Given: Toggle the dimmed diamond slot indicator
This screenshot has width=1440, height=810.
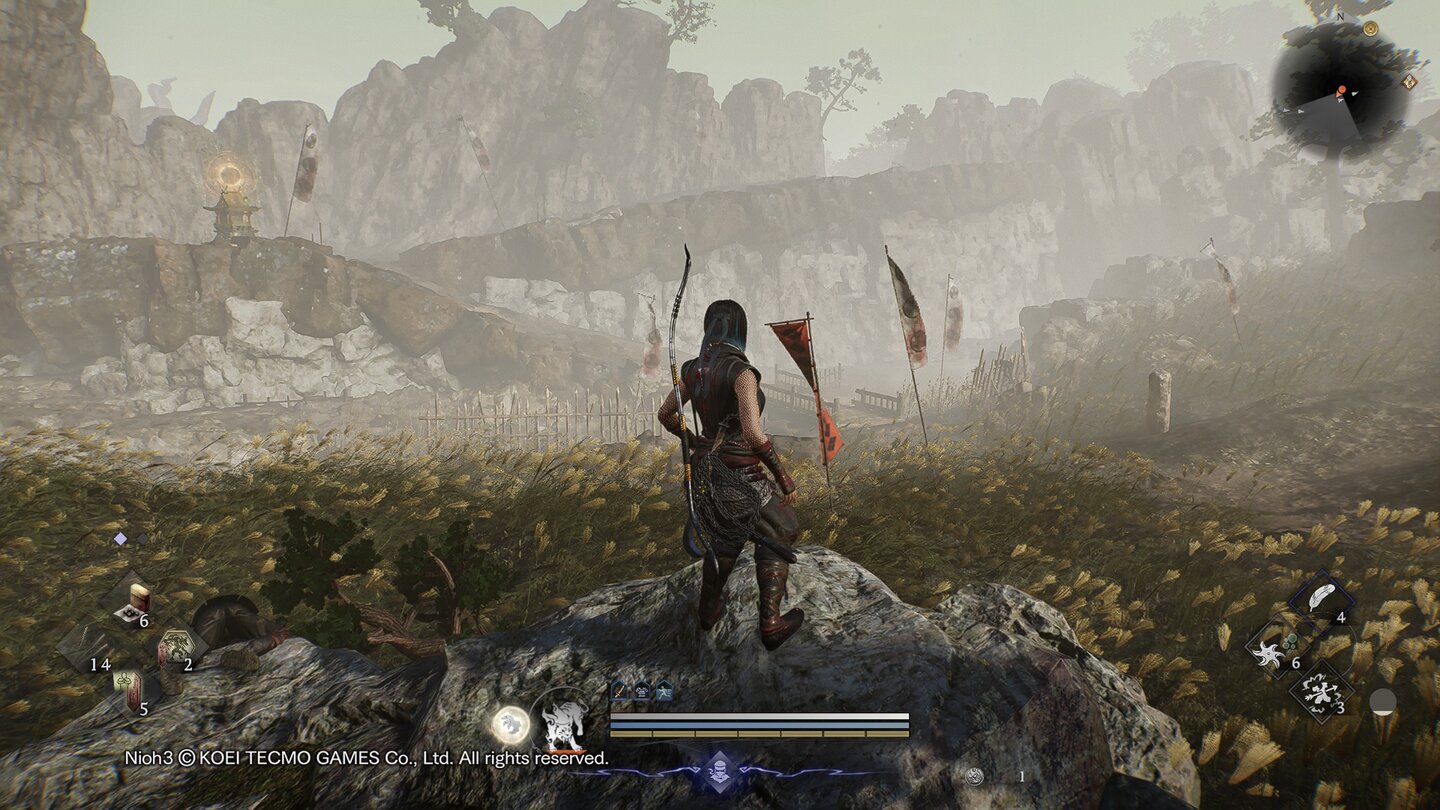Looking at the screenshot, I should (x=141, y=538).
